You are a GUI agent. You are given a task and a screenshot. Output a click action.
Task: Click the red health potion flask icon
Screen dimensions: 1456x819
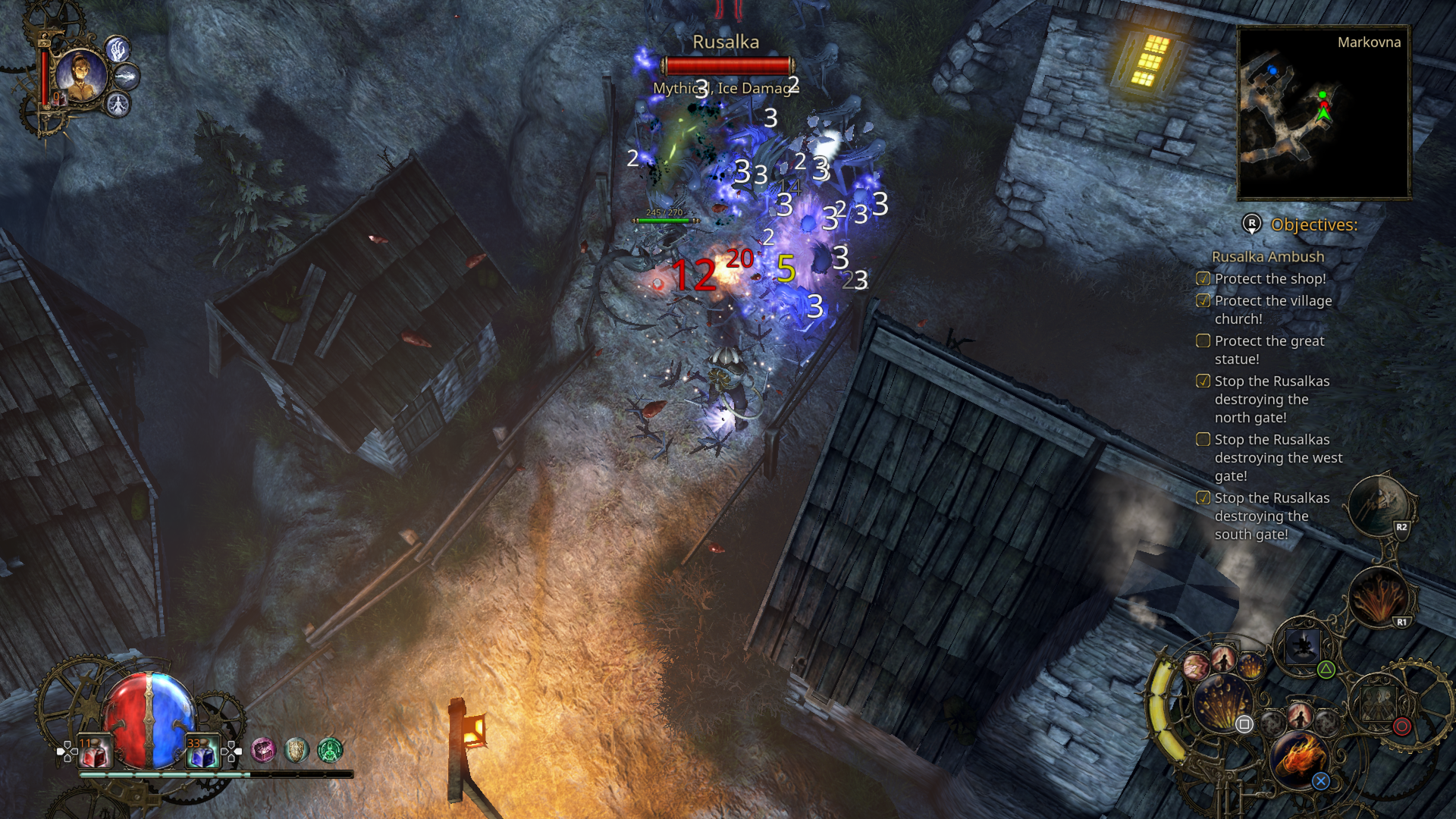pyautogui.click(x=96, y=751)
